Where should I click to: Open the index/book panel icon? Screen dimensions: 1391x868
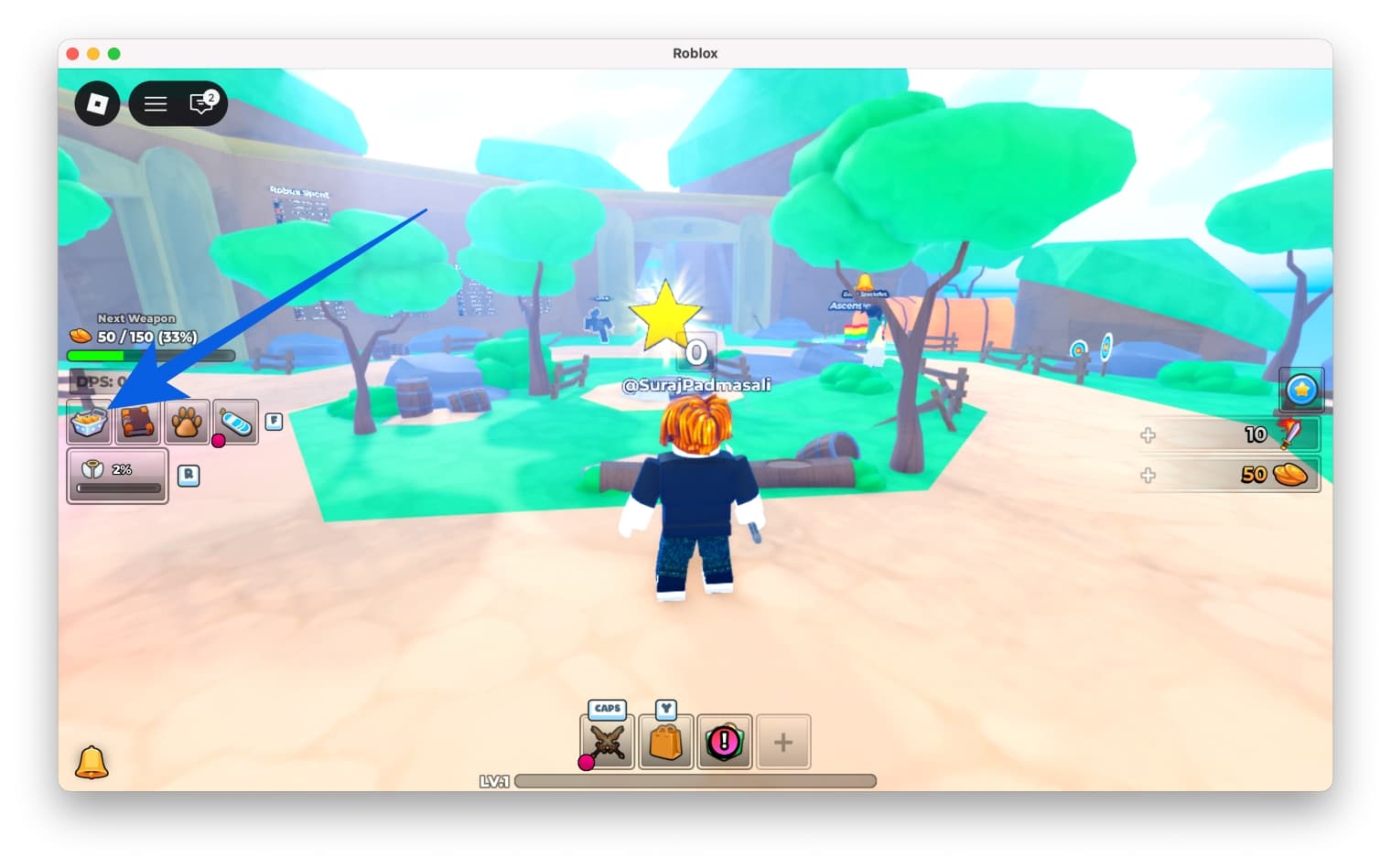tap(137, 422)
